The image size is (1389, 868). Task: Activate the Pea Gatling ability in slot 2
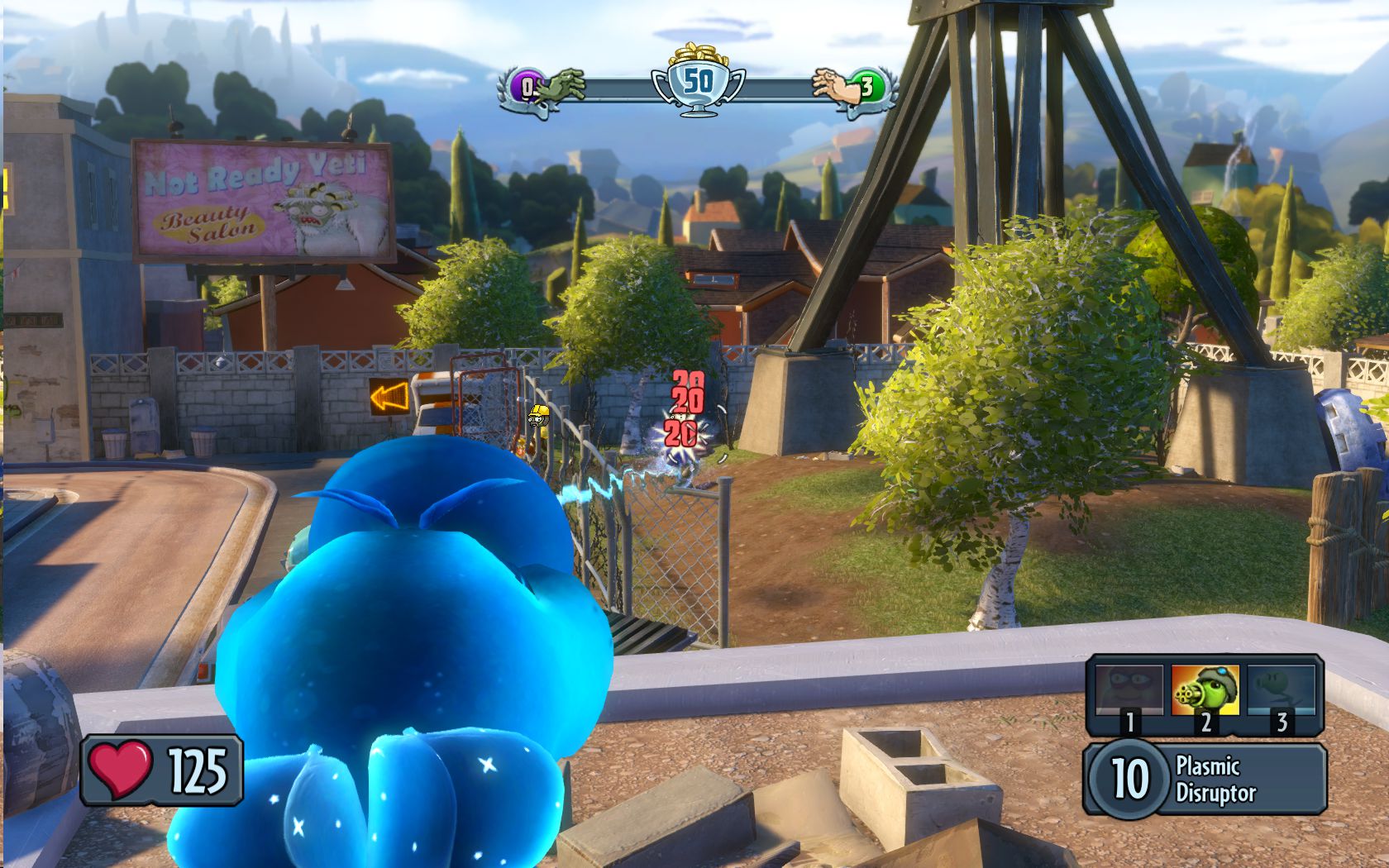(1205, 693)
